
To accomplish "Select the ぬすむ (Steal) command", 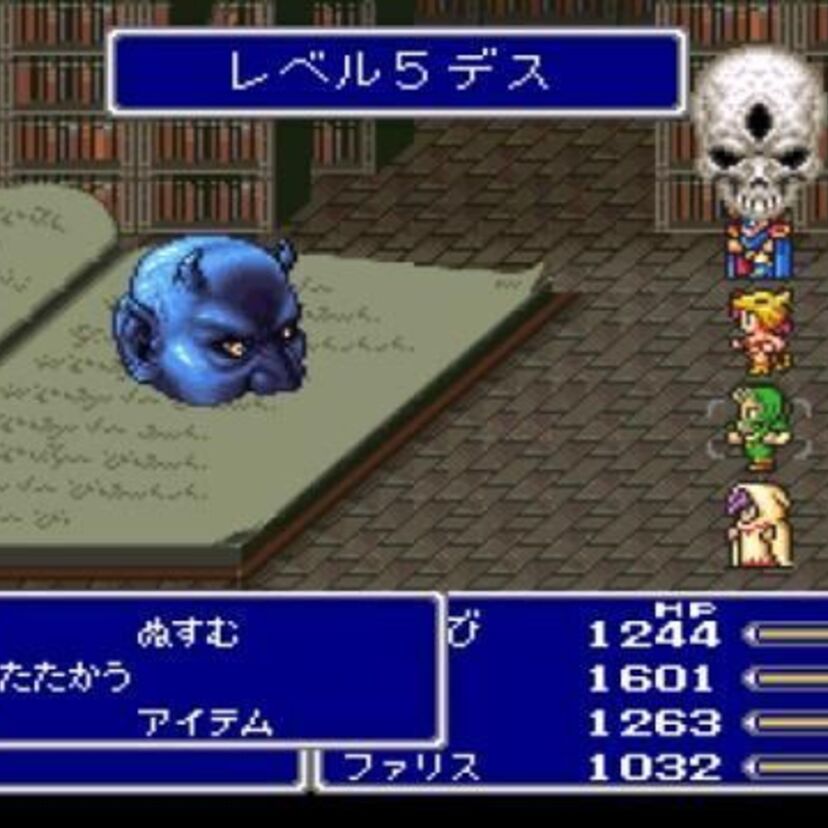I will (x=188, y=634).
